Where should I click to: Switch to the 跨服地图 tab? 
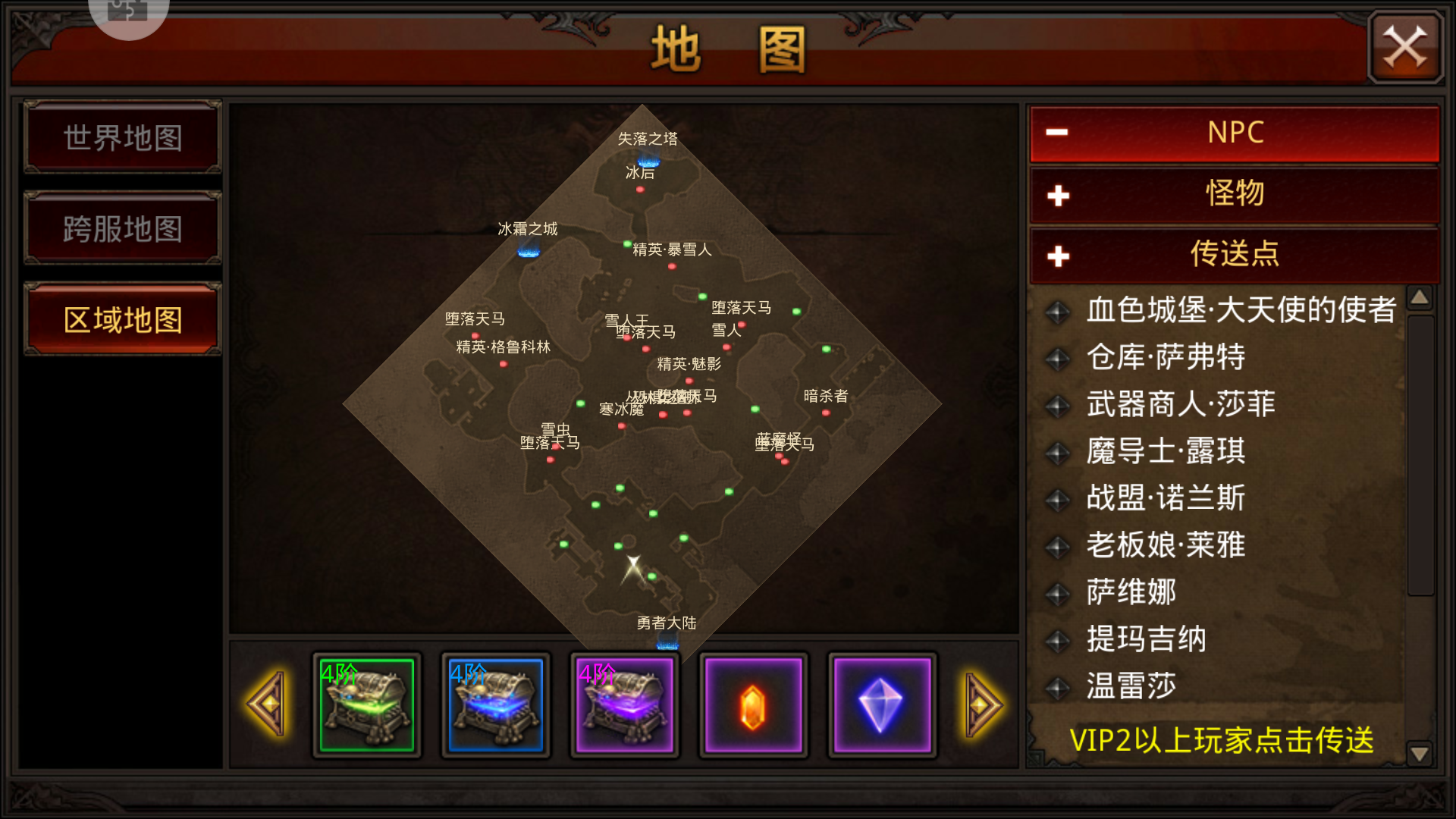(122, 228)
